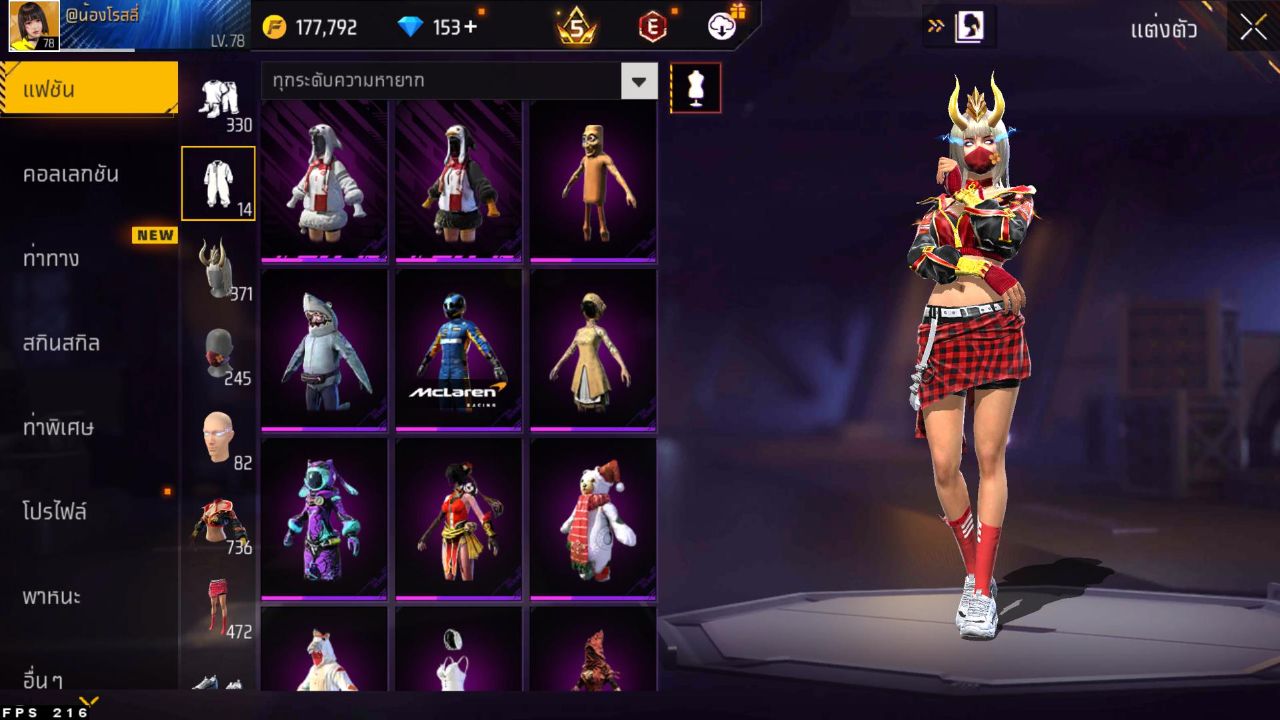Screen dimensions: 1280x720
Task: Open the red skirt bottoms category
Action: tap(217, 606)
